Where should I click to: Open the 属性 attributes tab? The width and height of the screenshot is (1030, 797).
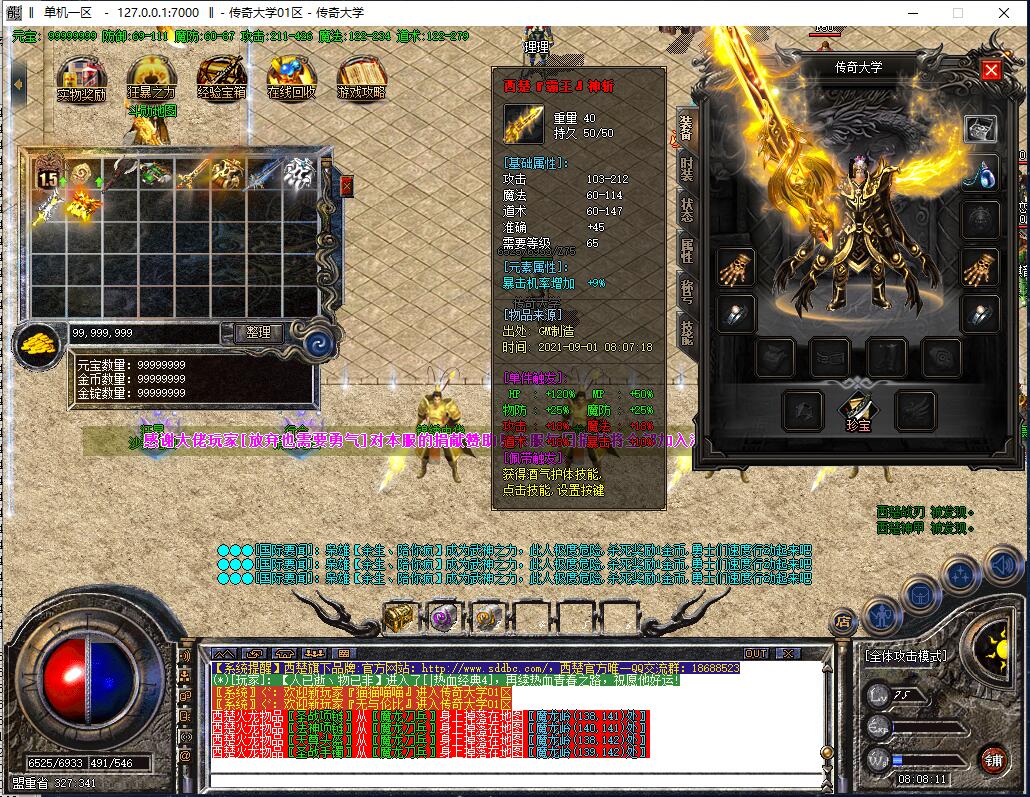687,251
